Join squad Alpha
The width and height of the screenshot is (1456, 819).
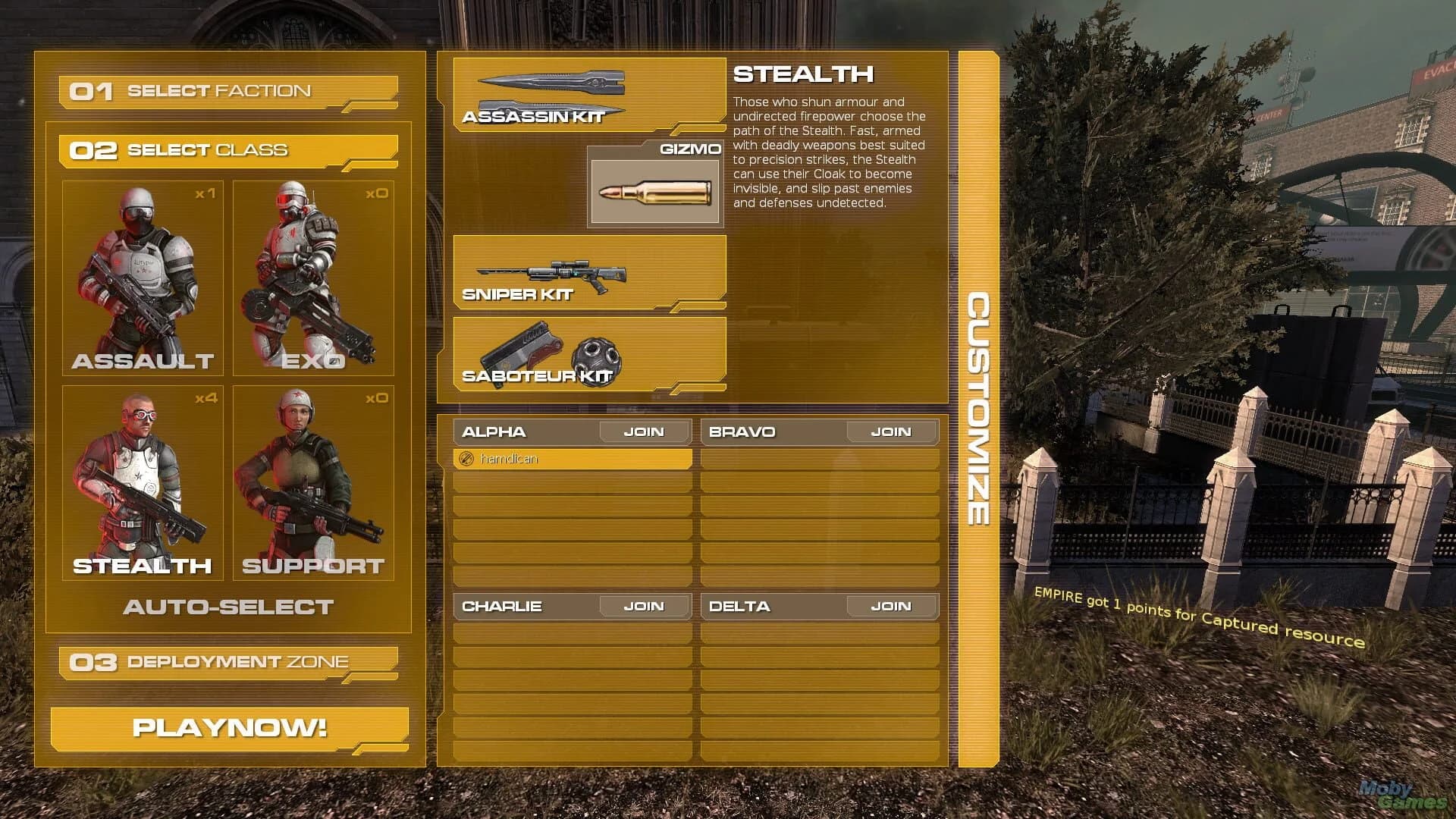(644, 431)
